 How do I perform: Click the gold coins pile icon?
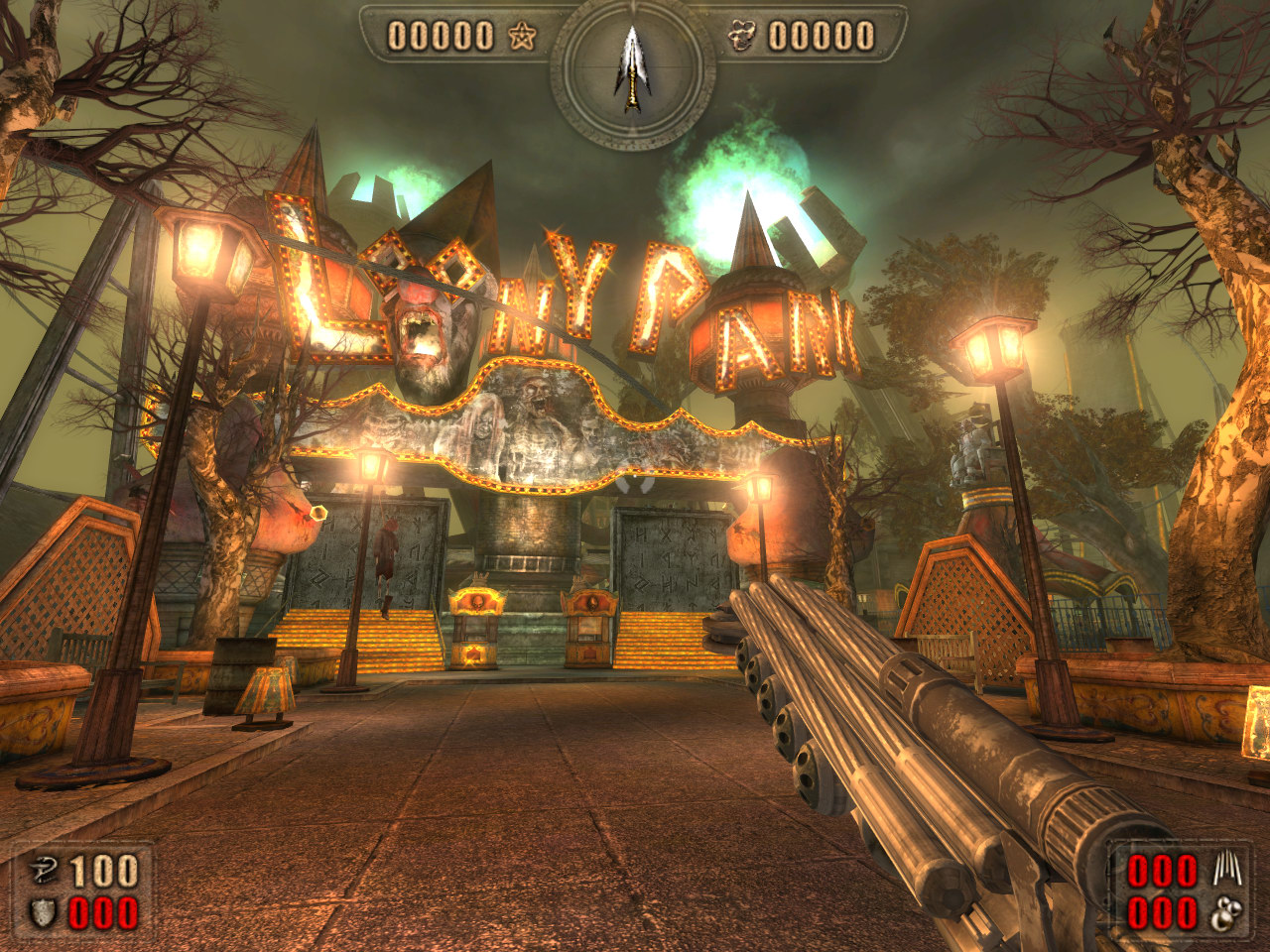[x=741, y=38]
